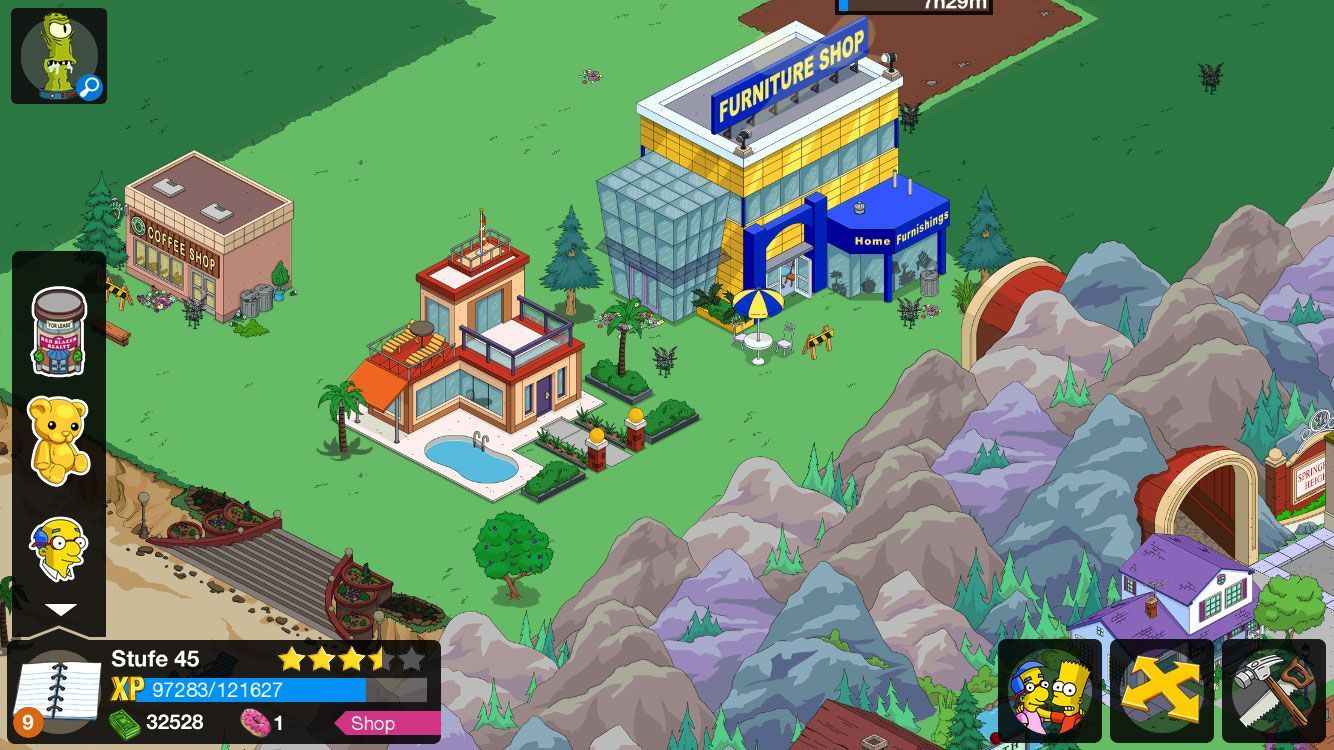
Task: Tap the green cash stack icon
Action: coord(123,722)
